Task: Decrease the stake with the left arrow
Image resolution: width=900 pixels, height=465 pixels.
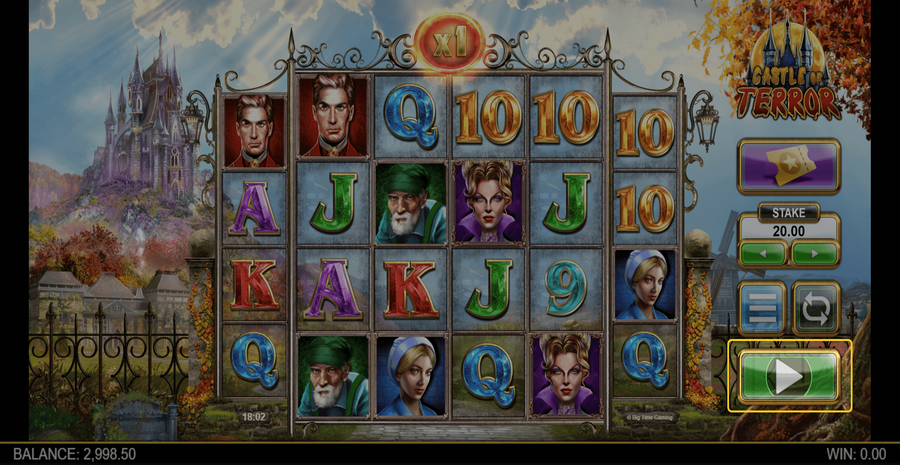Action: tap(764, 253)
